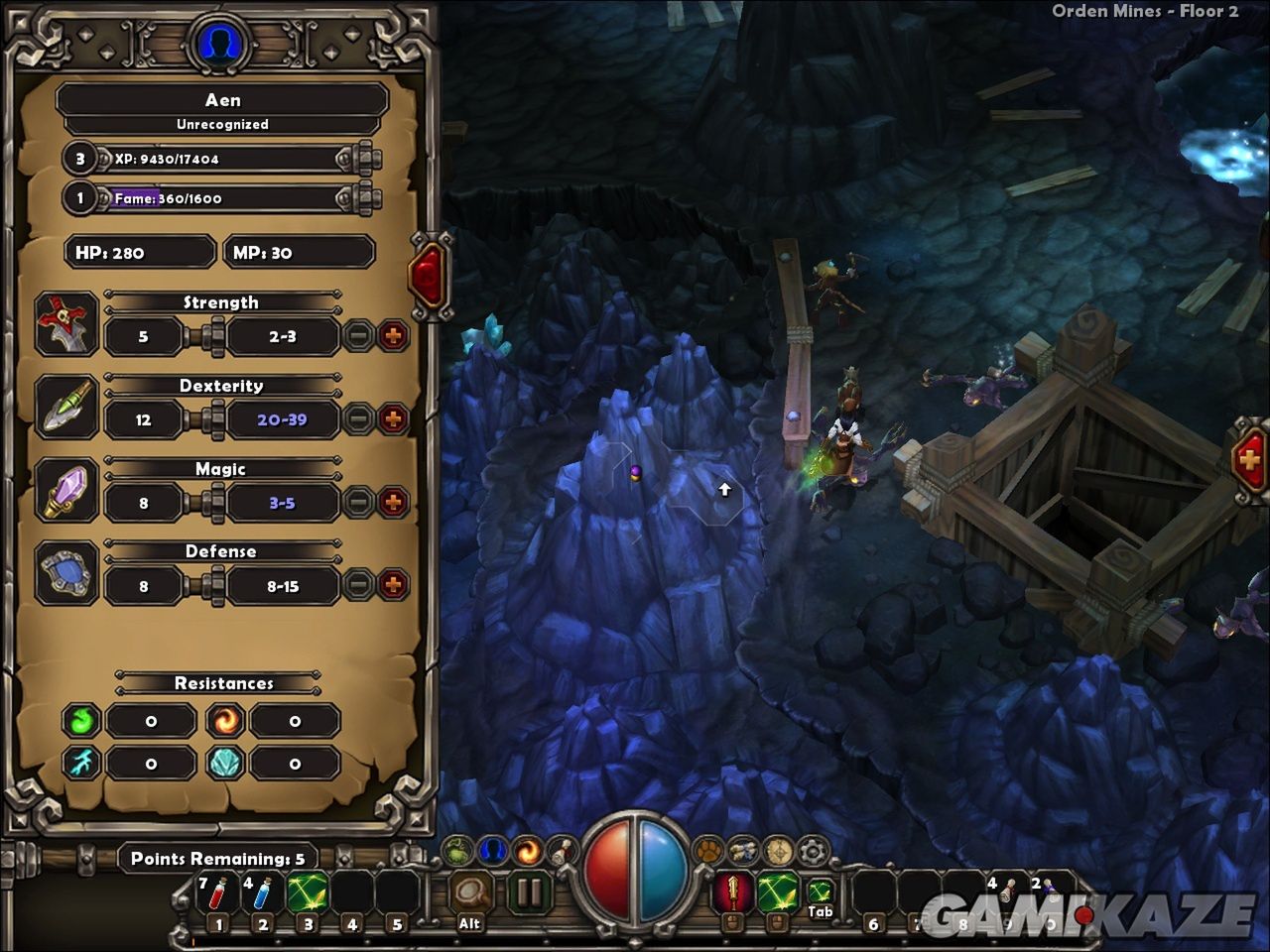Image resolution: width=1270 pixels, height=952 pixels.
Task: Open the red plus tab on the right edge
Action: click(1252, 458)
